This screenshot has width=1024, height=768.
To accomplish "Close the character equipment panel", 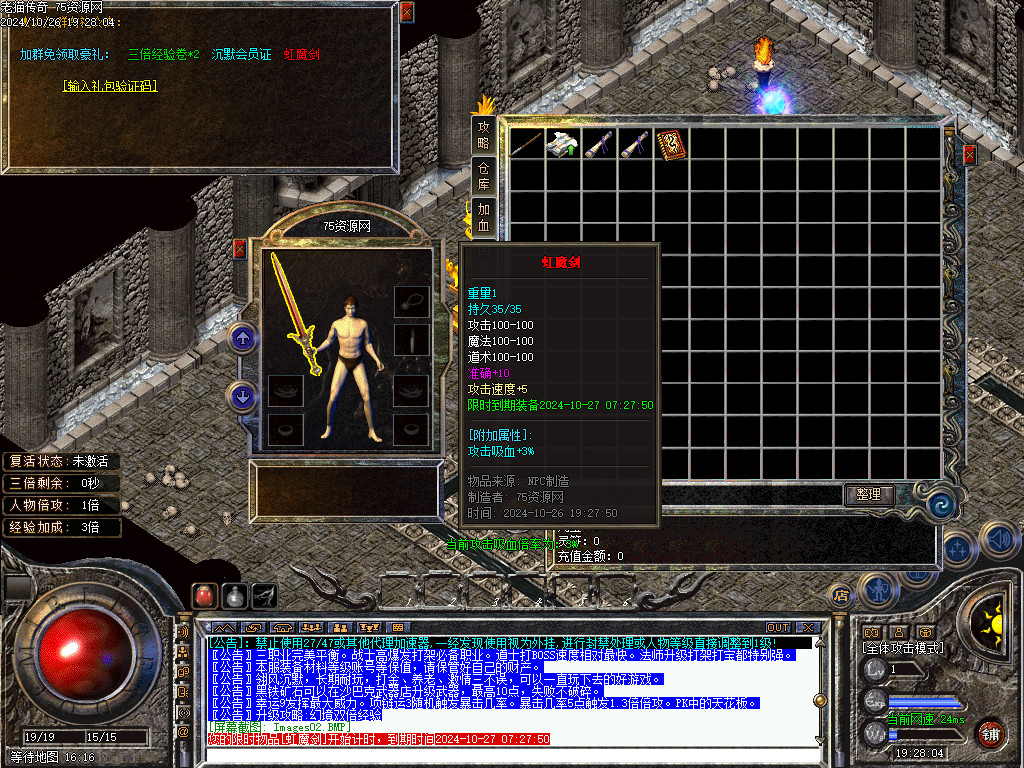I will click(239, 248).
